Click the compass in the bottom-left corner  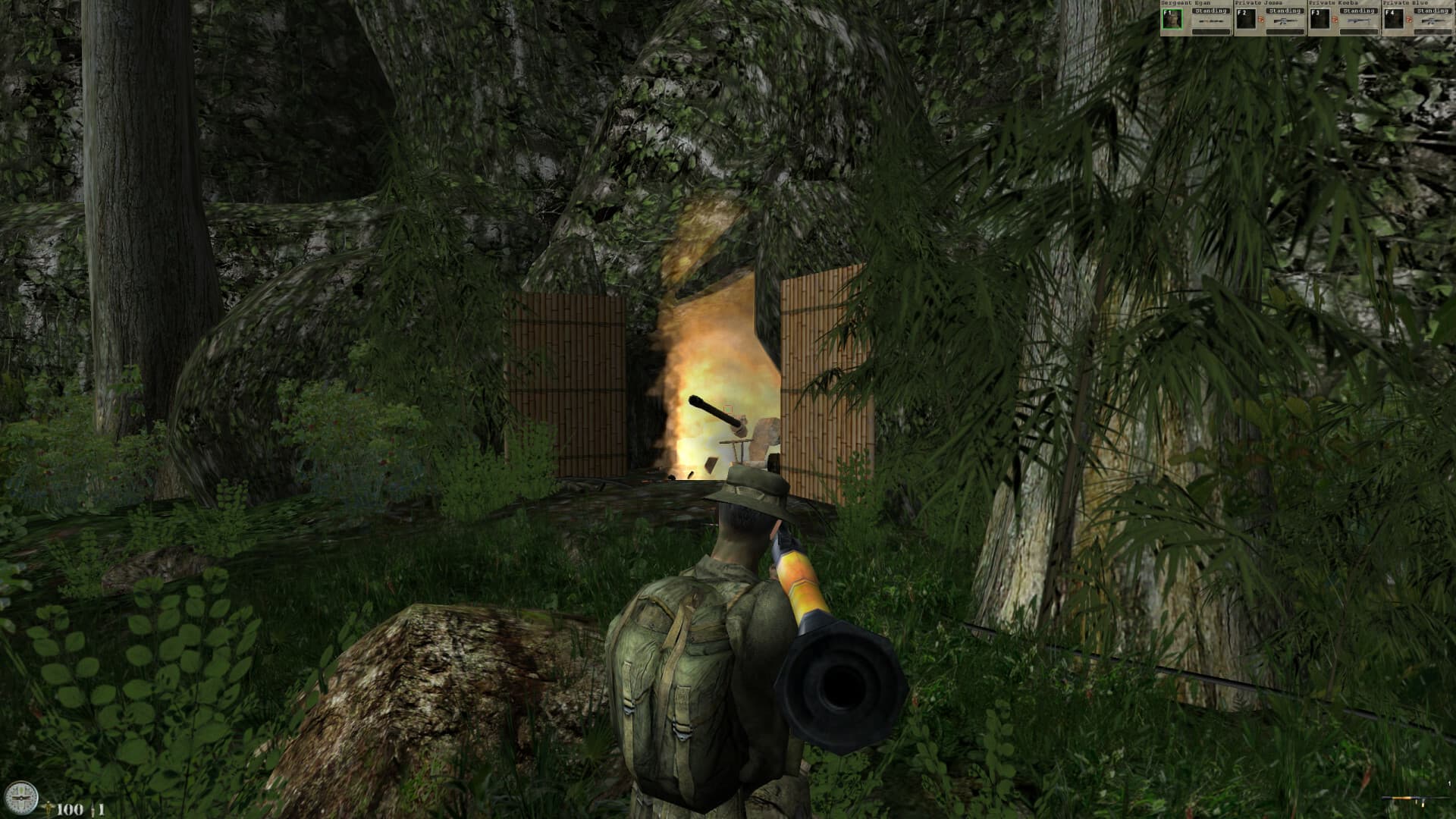click(x=21, y=797)
